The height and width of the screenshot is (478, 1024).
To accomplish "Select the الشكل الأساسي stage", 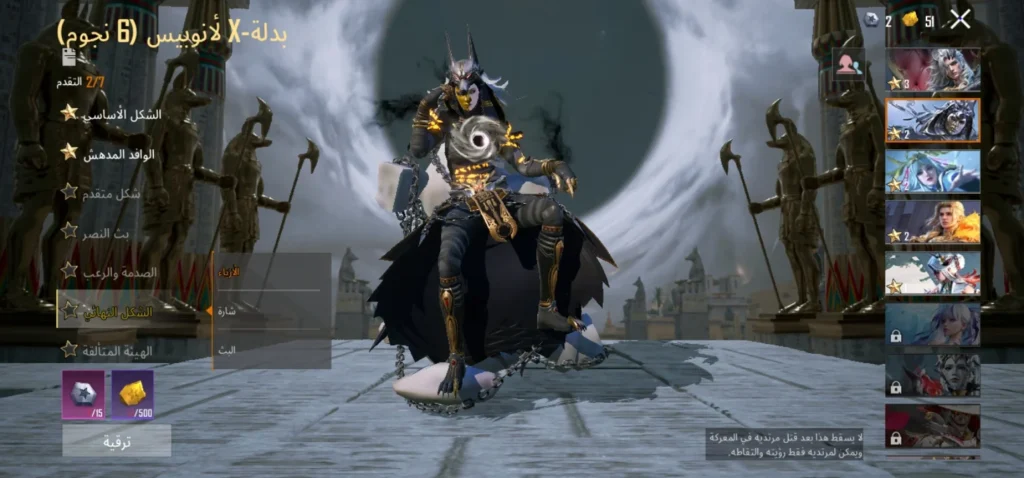I will pos(110,114).
